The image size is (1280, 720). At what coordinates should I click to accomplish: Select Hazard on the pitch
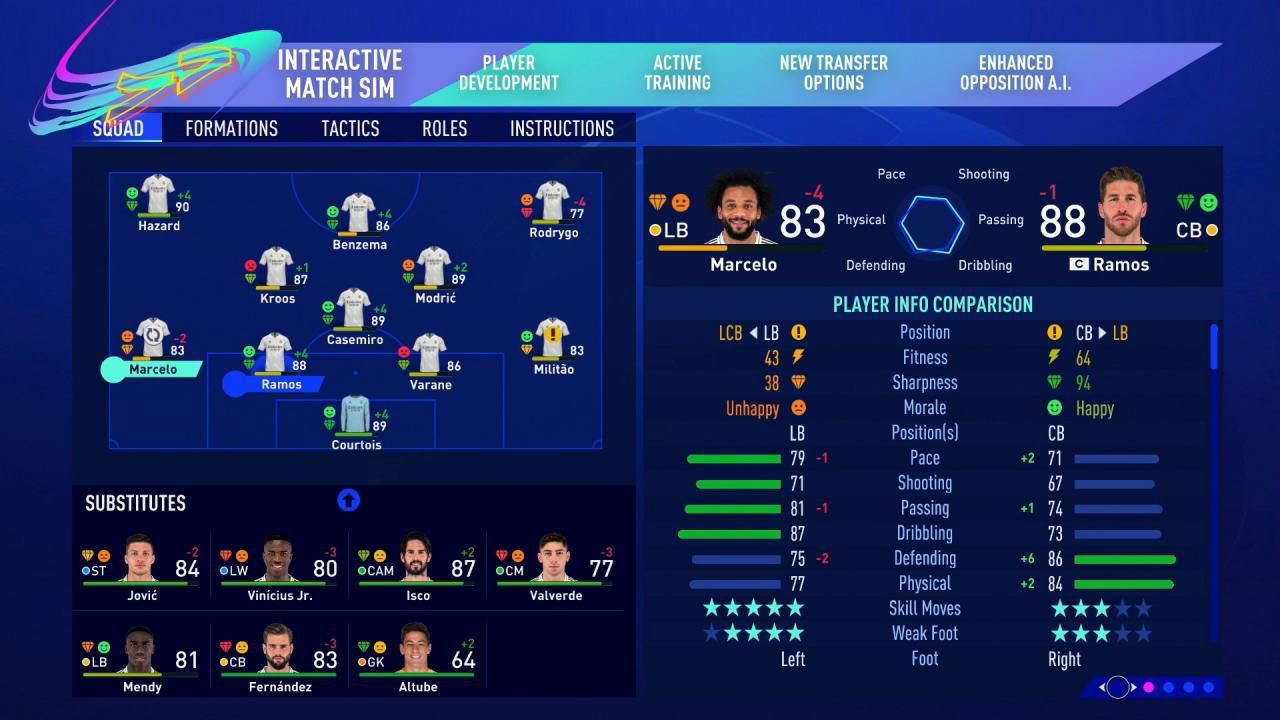[x=158, y=195]
